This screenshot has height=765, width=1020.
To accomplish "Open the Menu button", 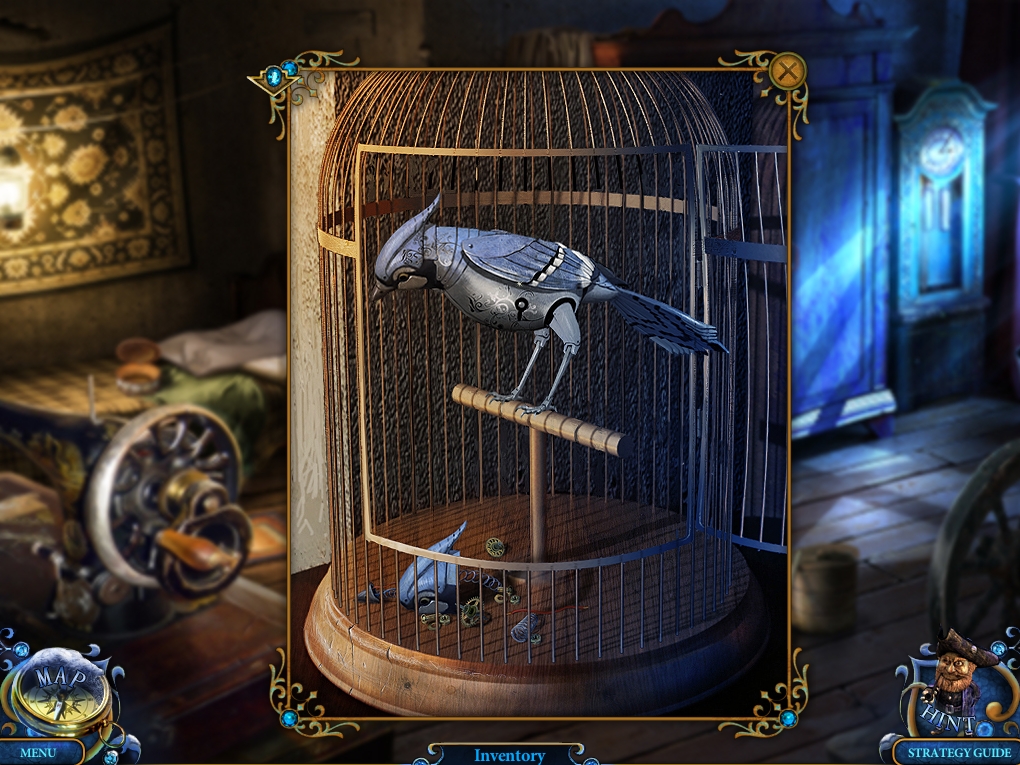I will (x=39, y=752).
